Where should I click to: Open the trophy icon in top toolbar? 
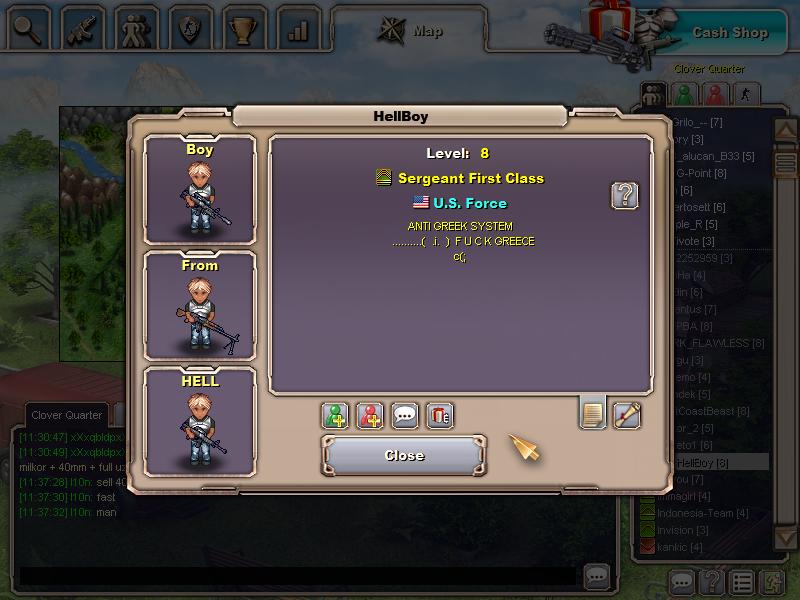pos(243,27)
